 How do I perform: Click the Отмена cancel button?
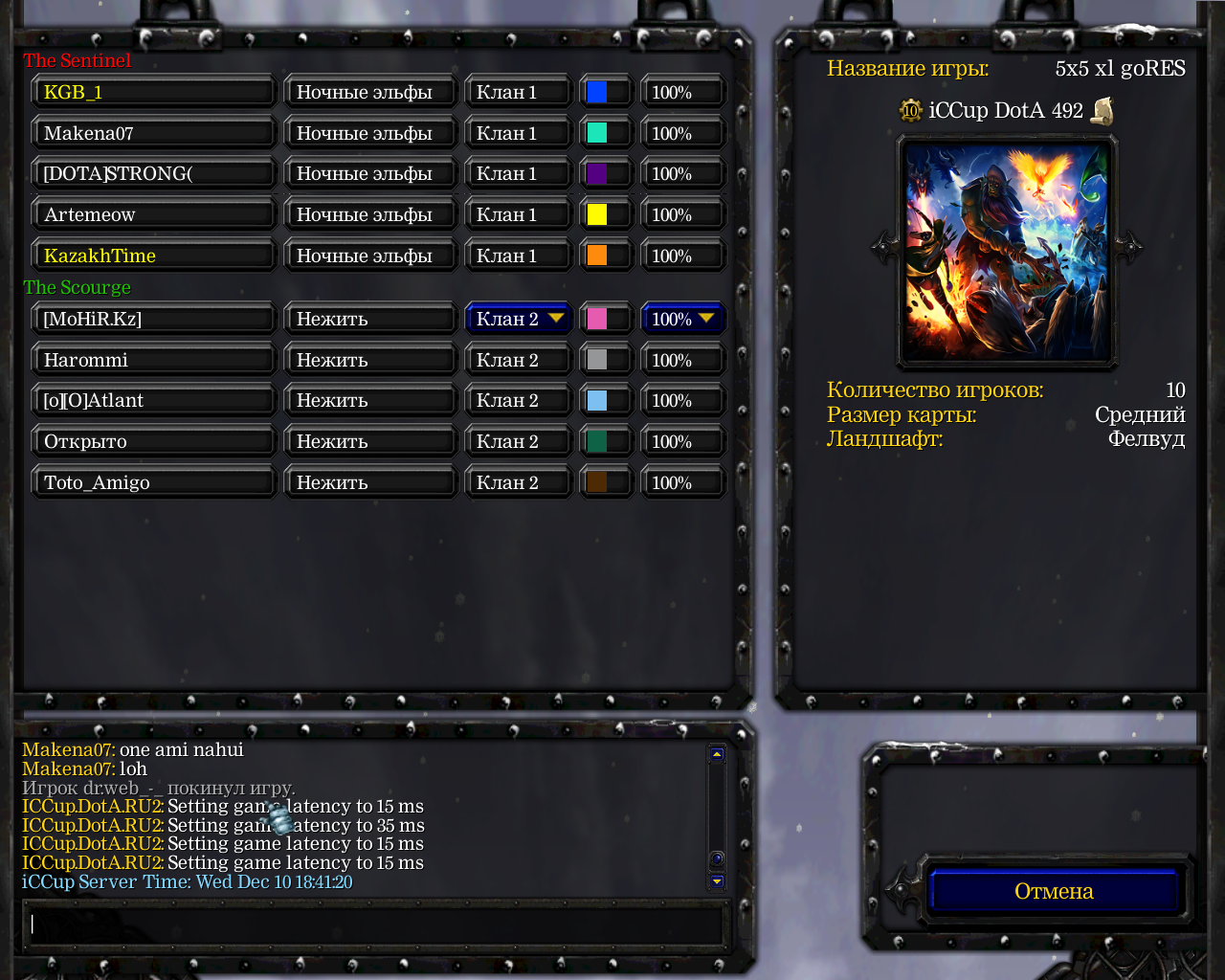coord(1053,891)
